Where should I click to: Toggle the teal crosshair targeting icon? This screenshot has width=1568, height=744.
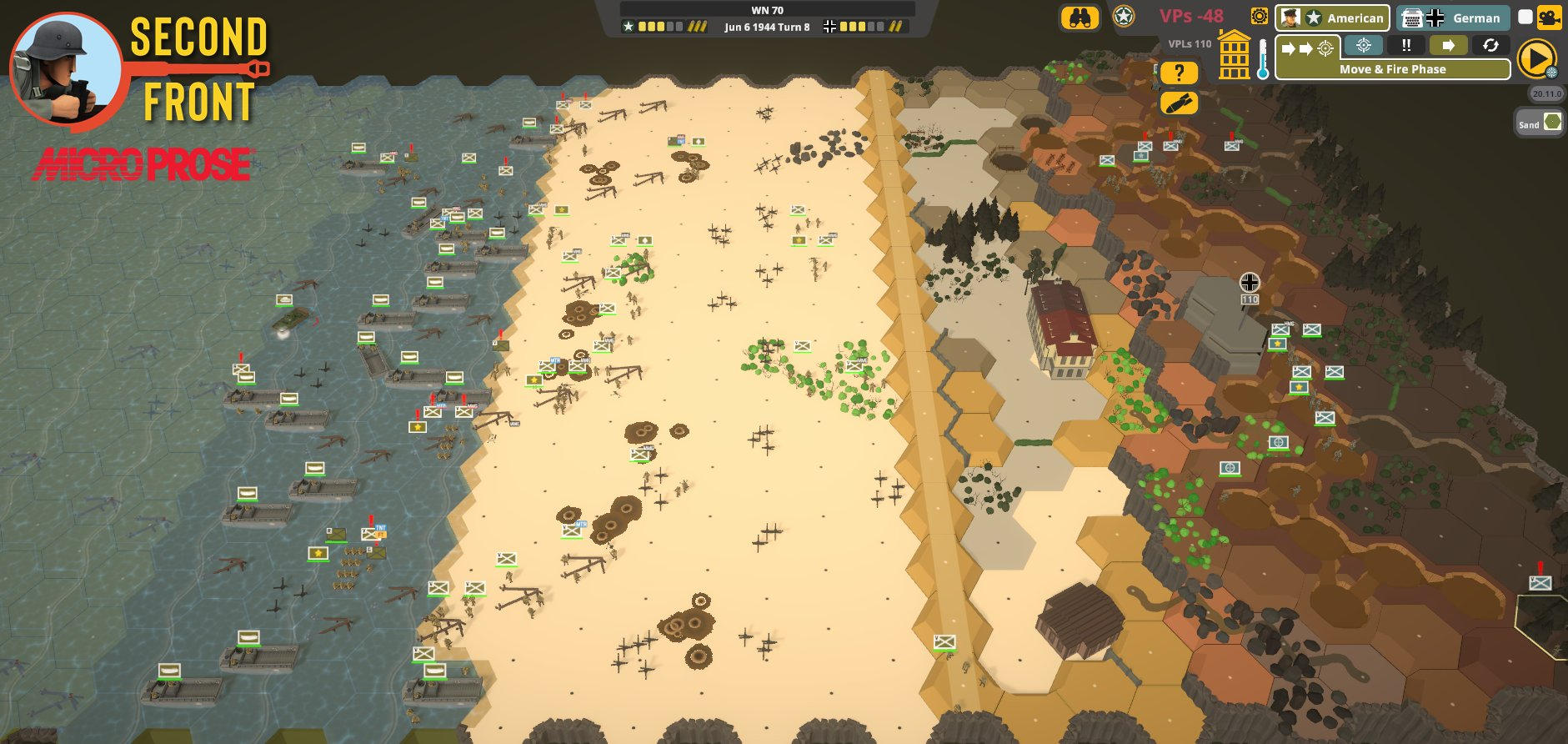pos(1363,46)
